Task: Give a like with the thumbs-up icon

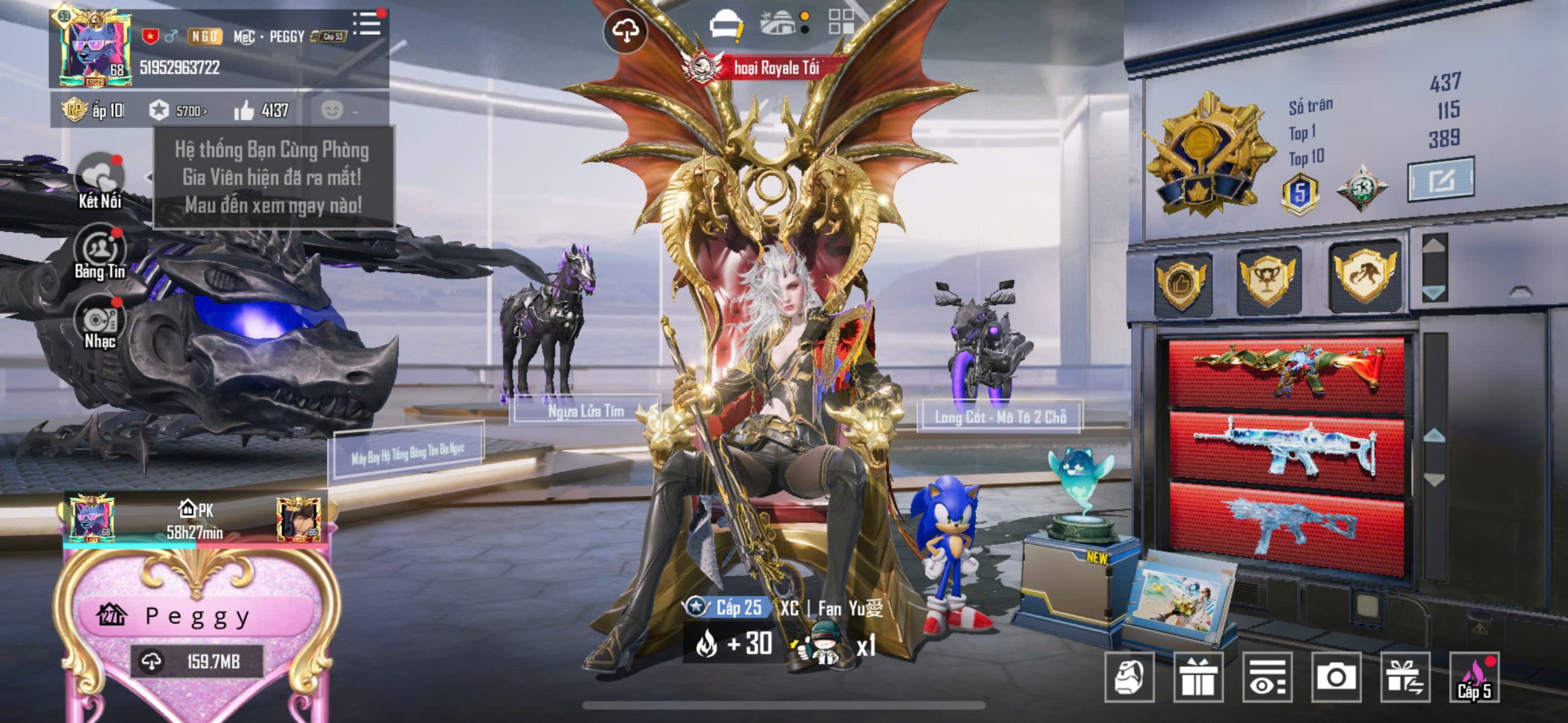Action: coord(244,111)
